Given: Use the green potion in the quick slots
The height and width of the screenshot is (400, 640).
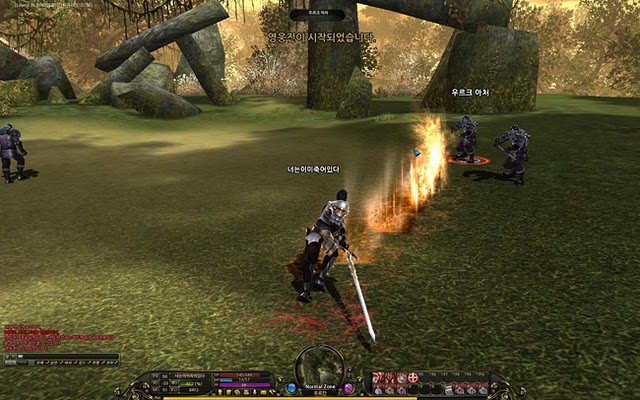Looking at the screenshot, I should [x=389, y=389].
